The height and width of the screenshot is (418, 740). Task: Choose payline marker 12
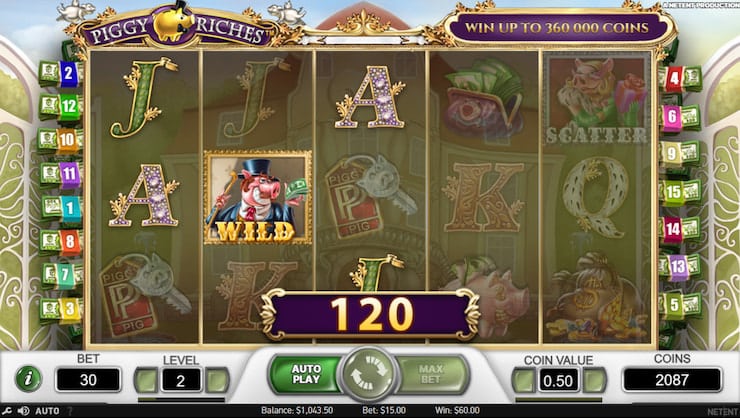[68, 105]
